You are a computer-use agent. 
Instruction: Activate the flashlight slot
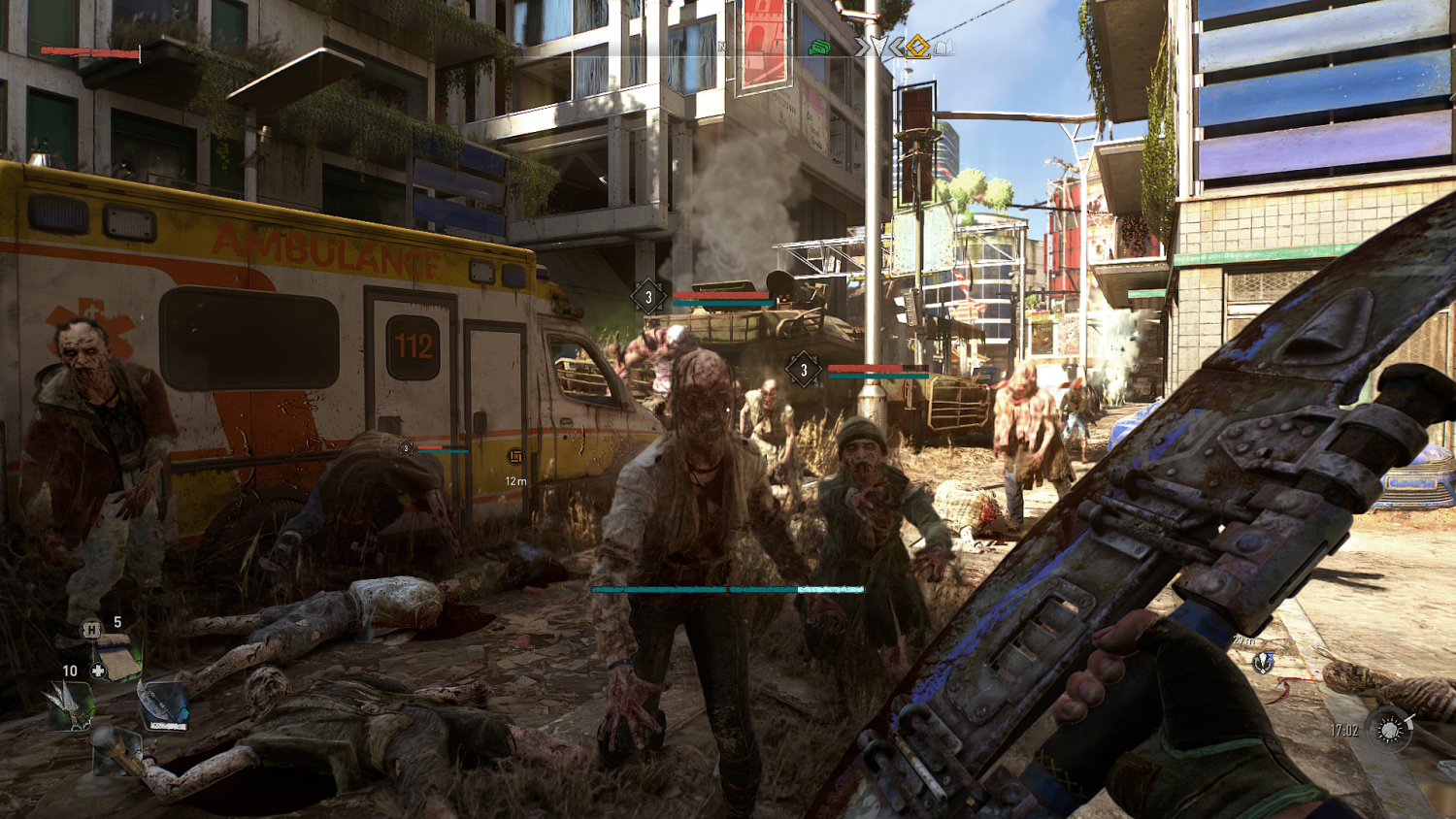(115, 749)
